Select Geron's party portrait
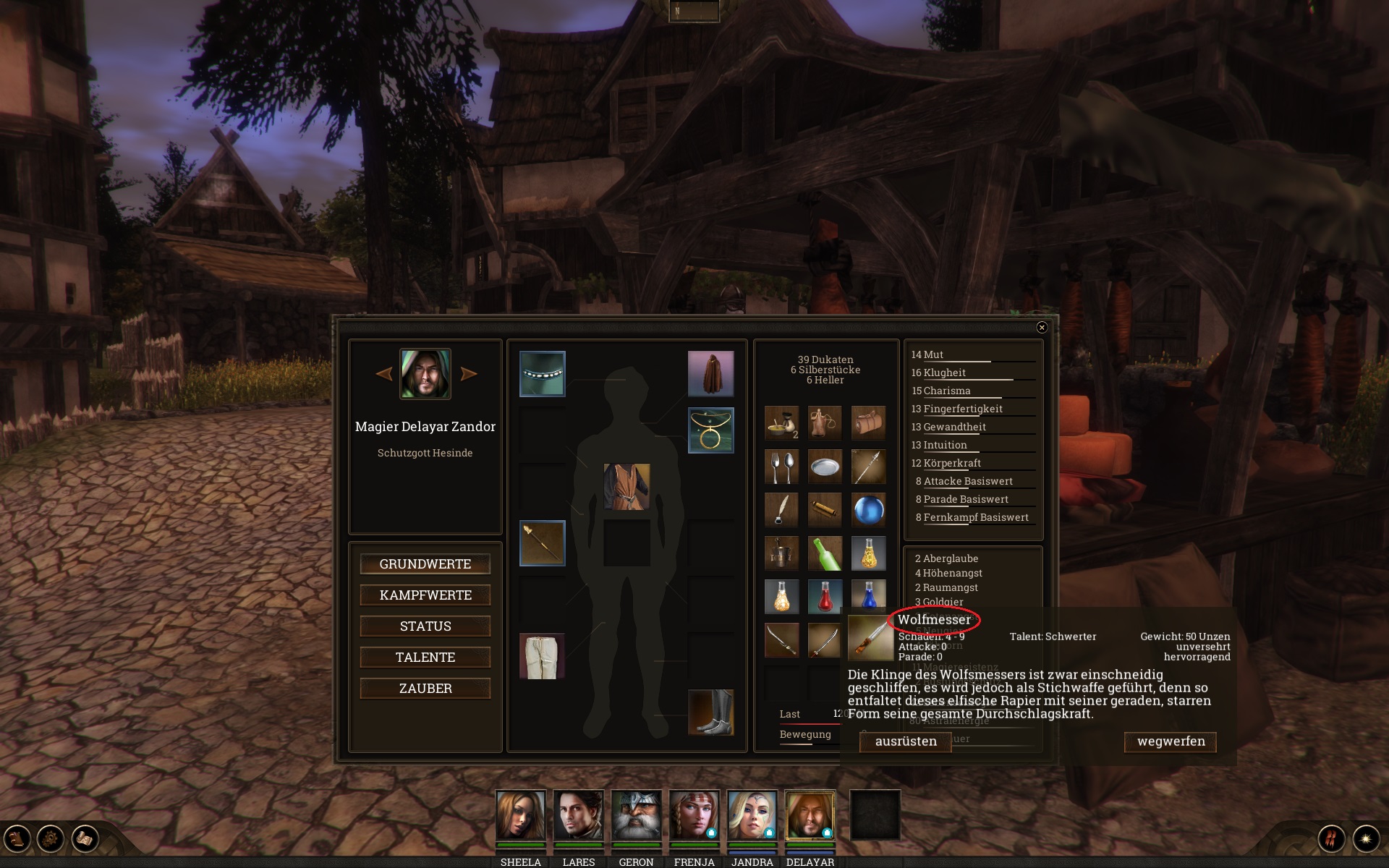The width and height of the screenshot is (1389, 868). tap(636, 815)
